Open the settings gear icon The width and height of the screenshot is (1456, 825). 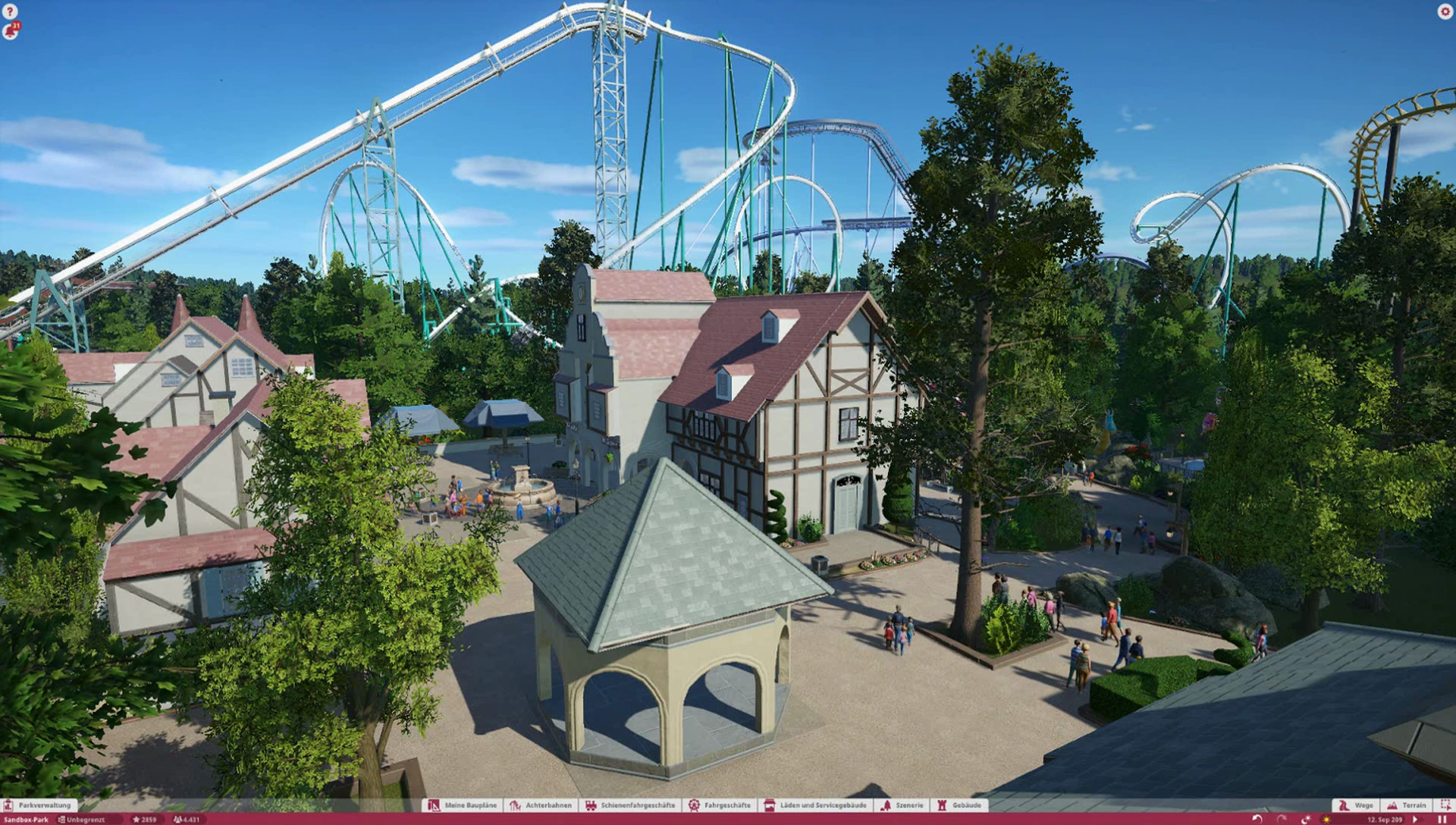[x=1444, y=11]
